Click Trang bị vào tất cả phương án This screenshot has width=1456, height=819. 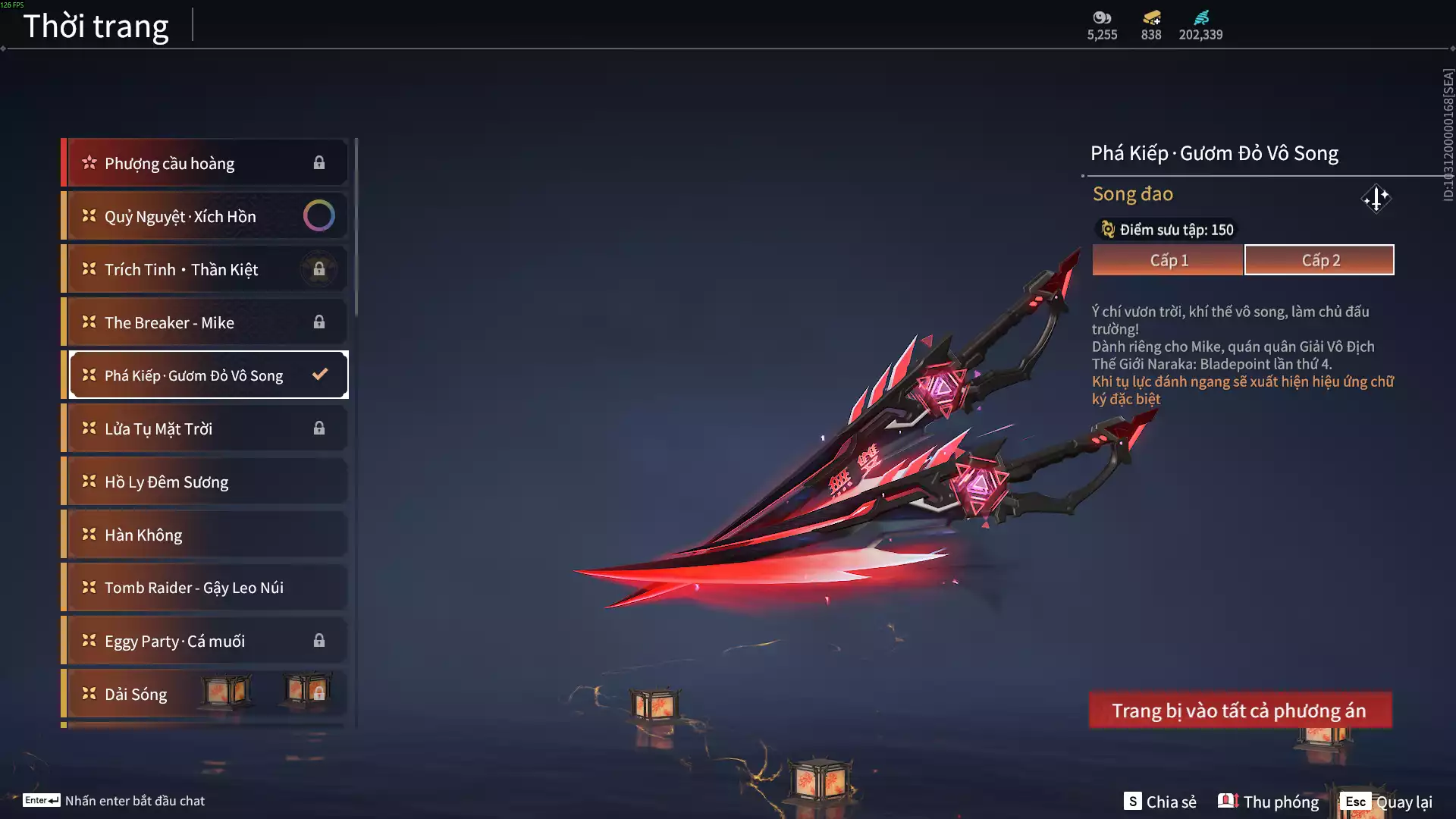pyautogui.click(x=1240, y=711)
